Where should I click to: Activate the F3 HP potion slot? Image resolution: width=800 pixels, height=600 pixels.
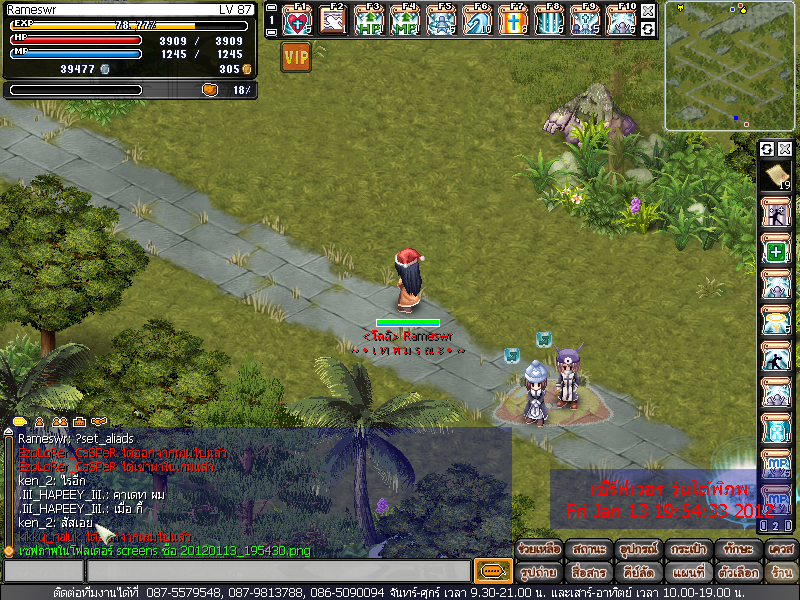coord(371,20)
